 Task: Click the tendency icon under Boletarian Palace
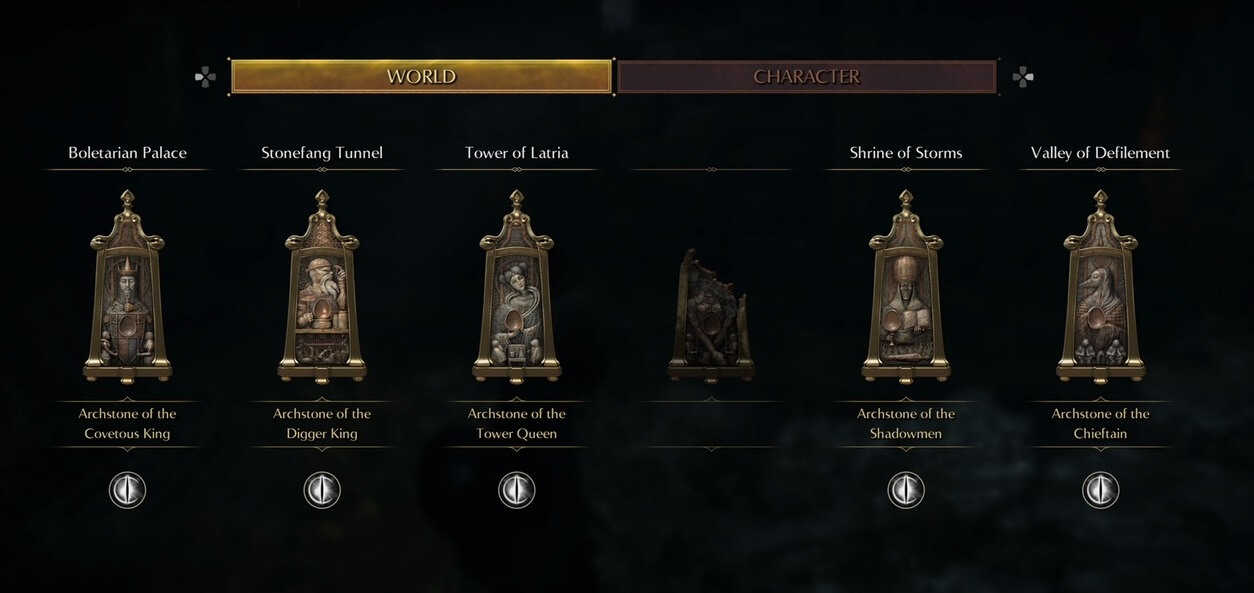point(127,490)
